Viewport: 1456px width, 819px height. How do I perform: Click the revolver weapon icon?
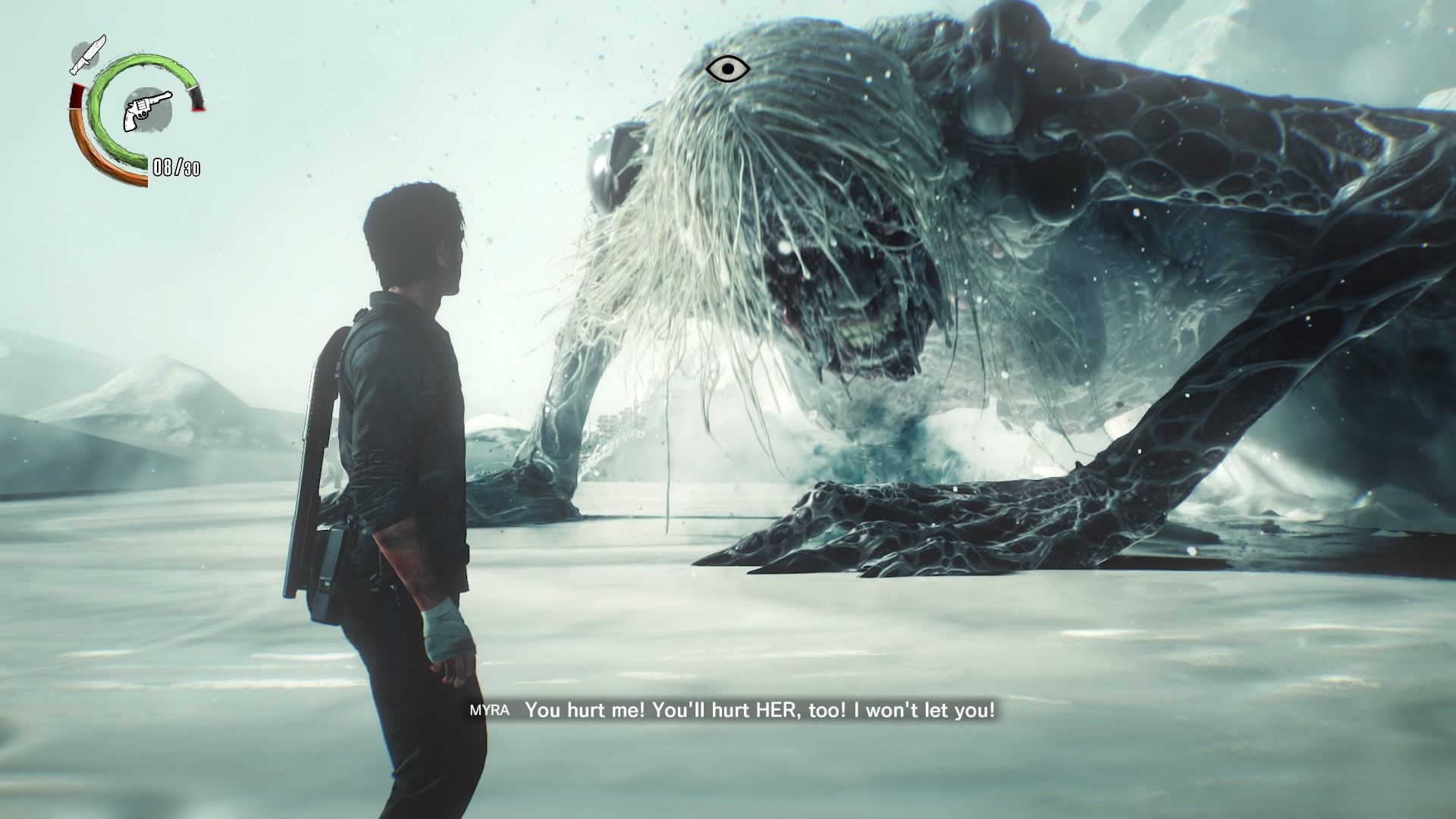click(147, 111)
